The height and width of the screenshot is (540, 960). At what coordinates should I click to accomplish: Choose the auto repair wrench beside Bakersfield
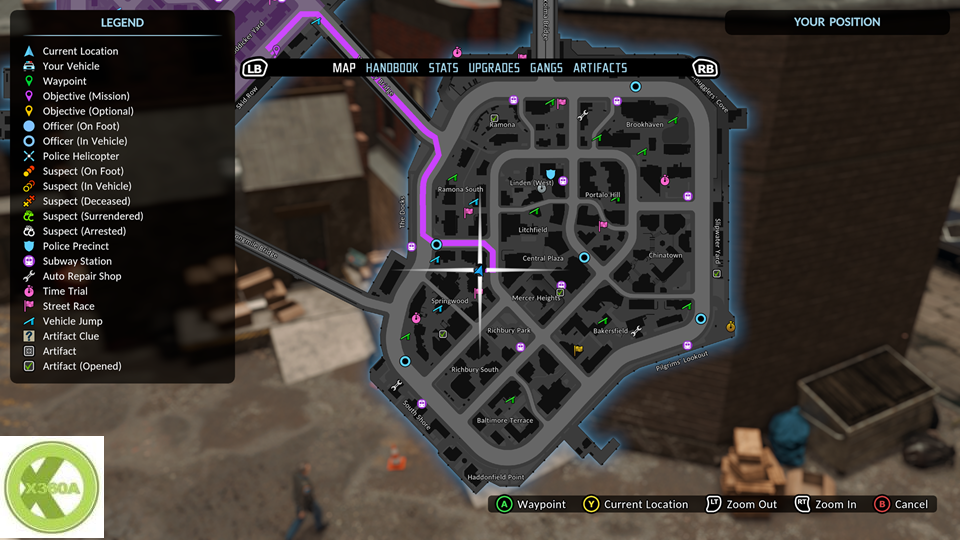point(636,330)
